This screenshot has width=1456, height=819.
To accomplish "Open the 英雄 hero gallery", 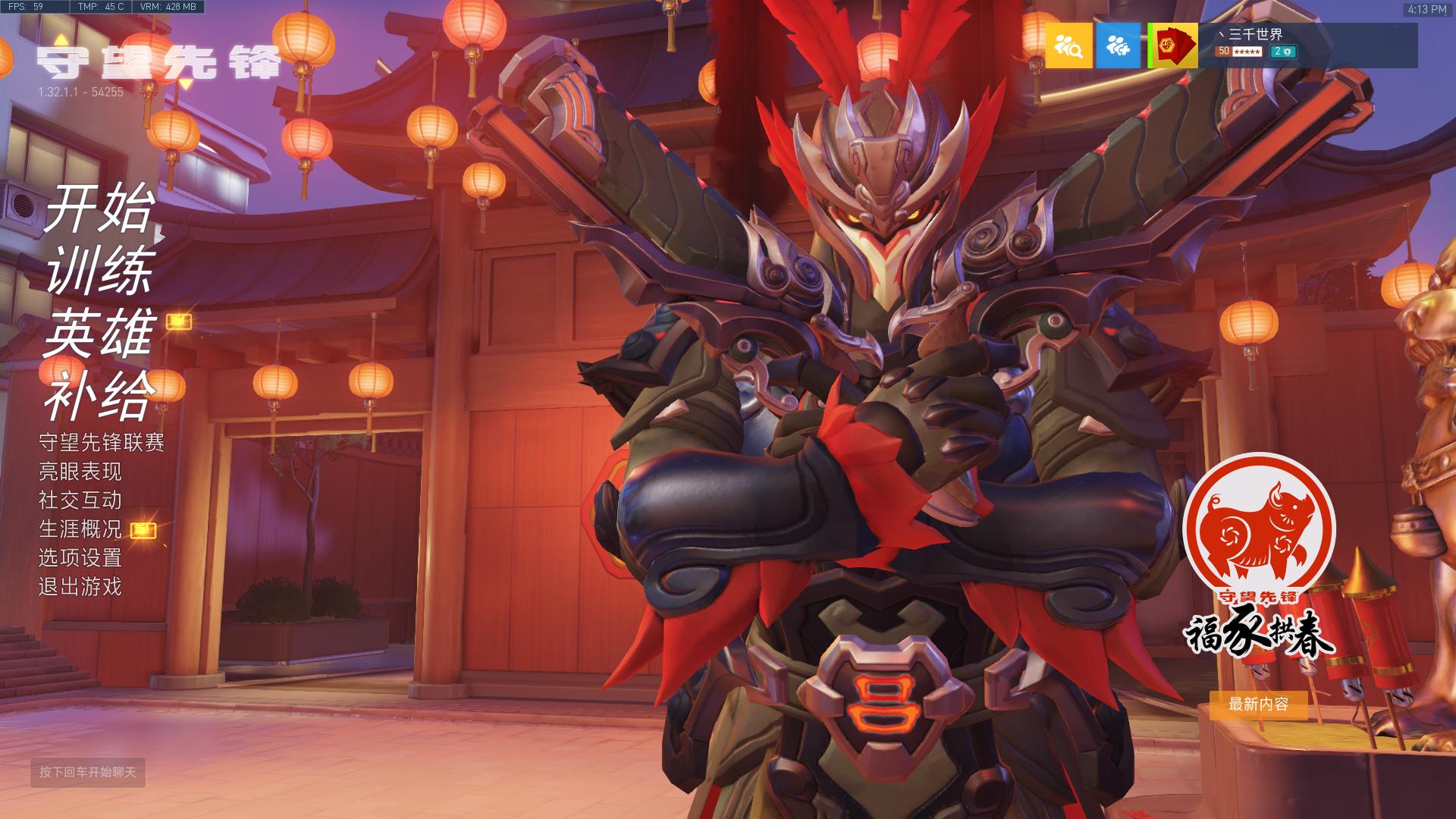I will click(x=100, y=333).
